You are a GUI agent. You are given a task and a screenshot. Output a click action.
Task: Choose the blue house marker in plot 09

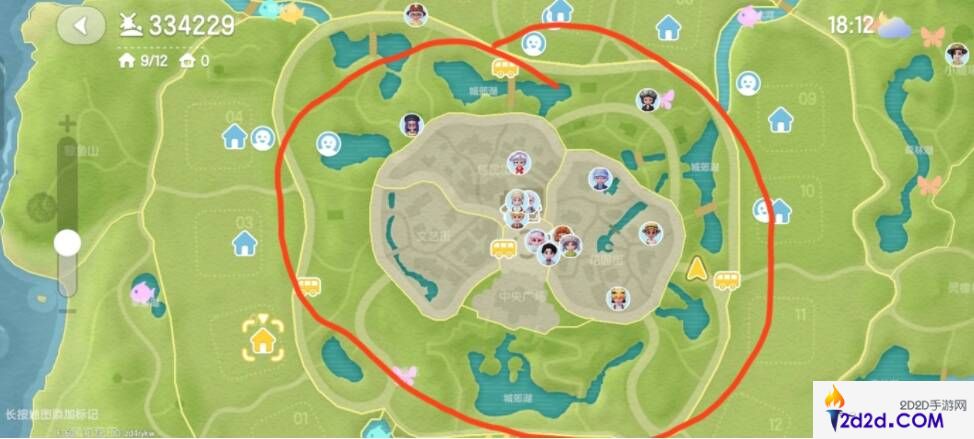coord(780,120)
